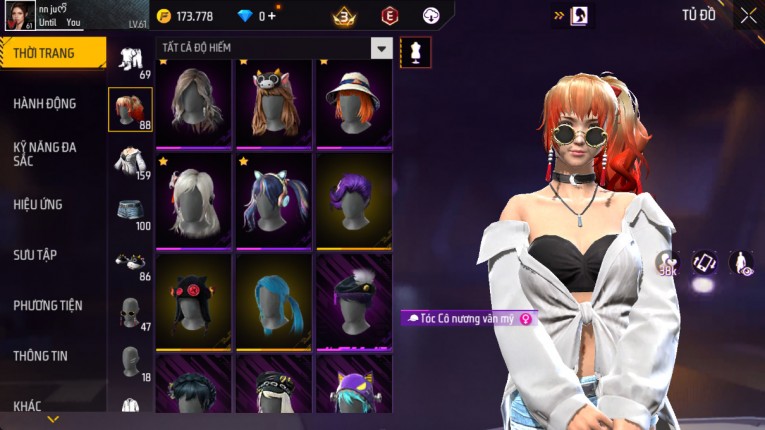Choose the shorts subcategory with 100 items
This screenshot has width=765, height=430.
[130, 213]
